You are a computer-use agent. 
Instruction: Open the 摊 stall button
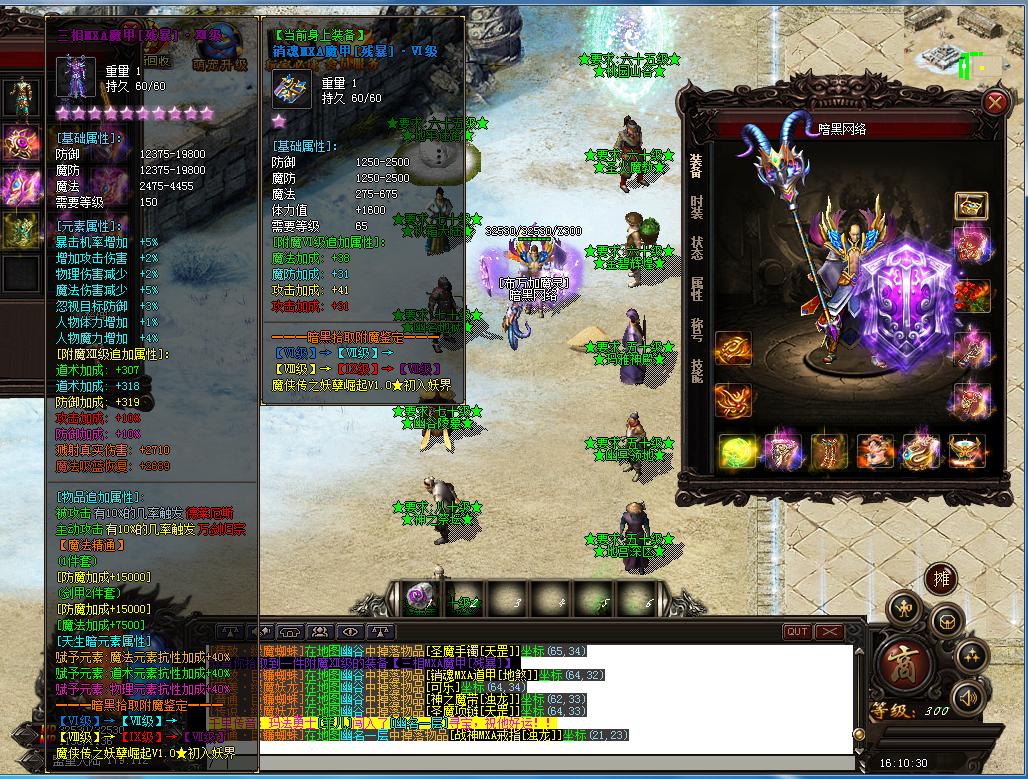[x=939, y=578]
